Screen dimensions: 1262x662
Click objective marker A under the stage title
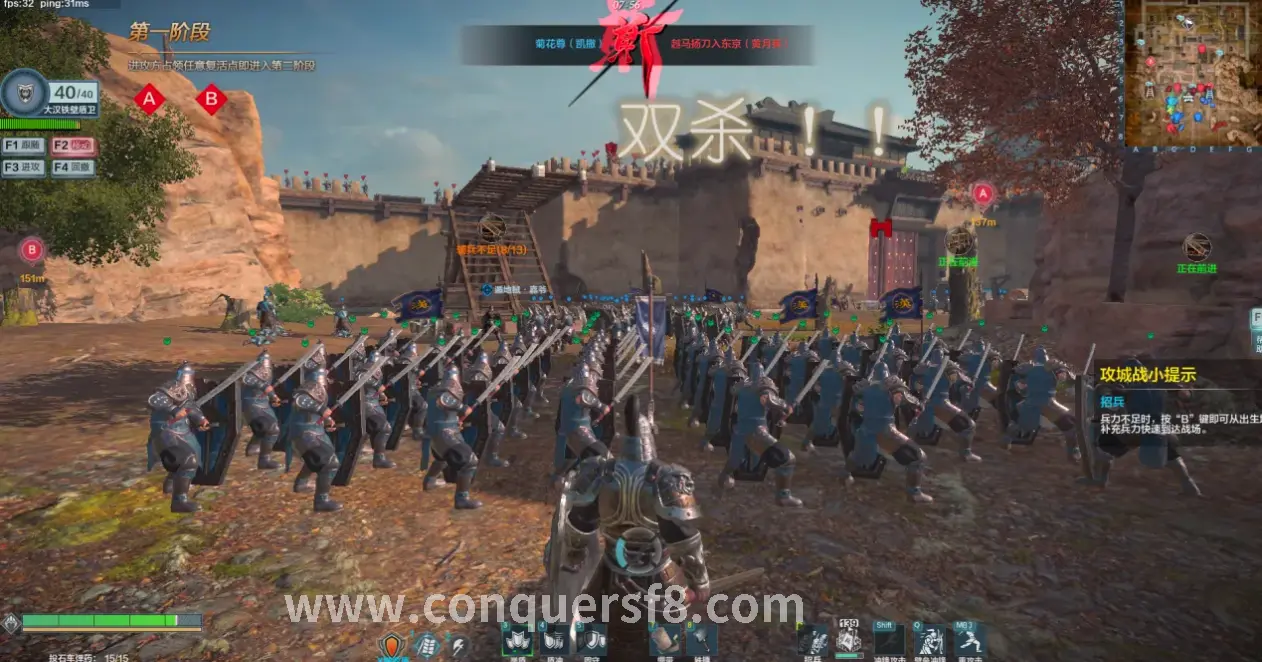click(150, 99)
